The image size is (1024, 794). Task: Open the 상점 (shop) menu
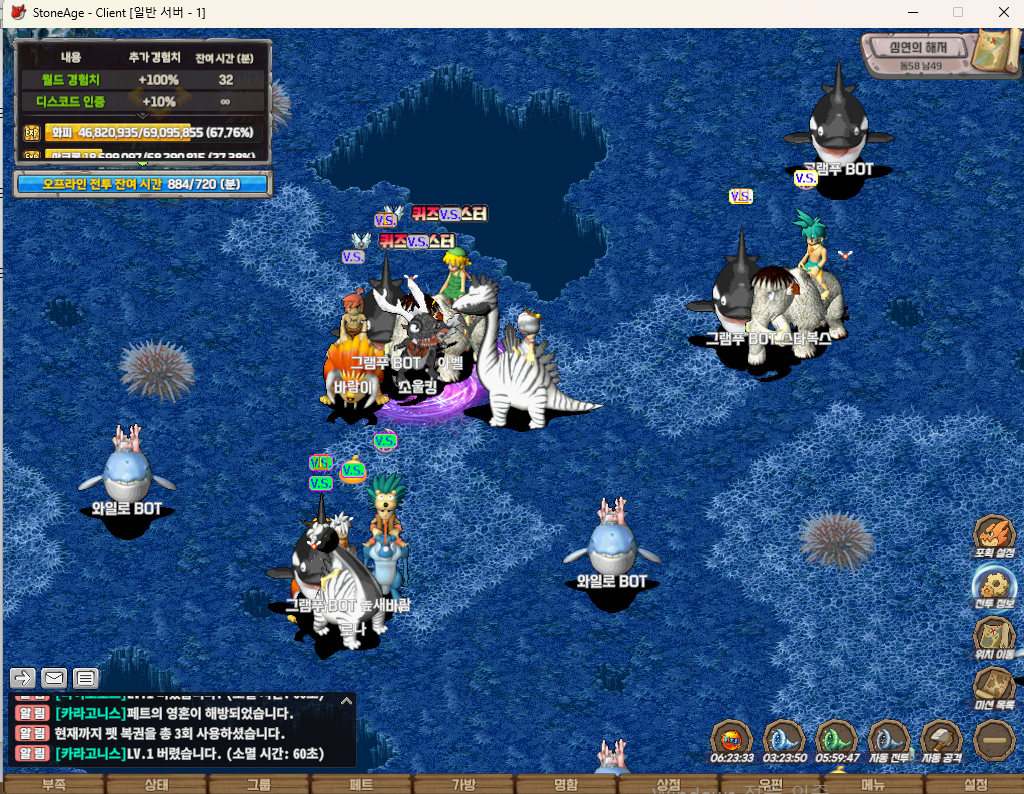pos(668,784)
